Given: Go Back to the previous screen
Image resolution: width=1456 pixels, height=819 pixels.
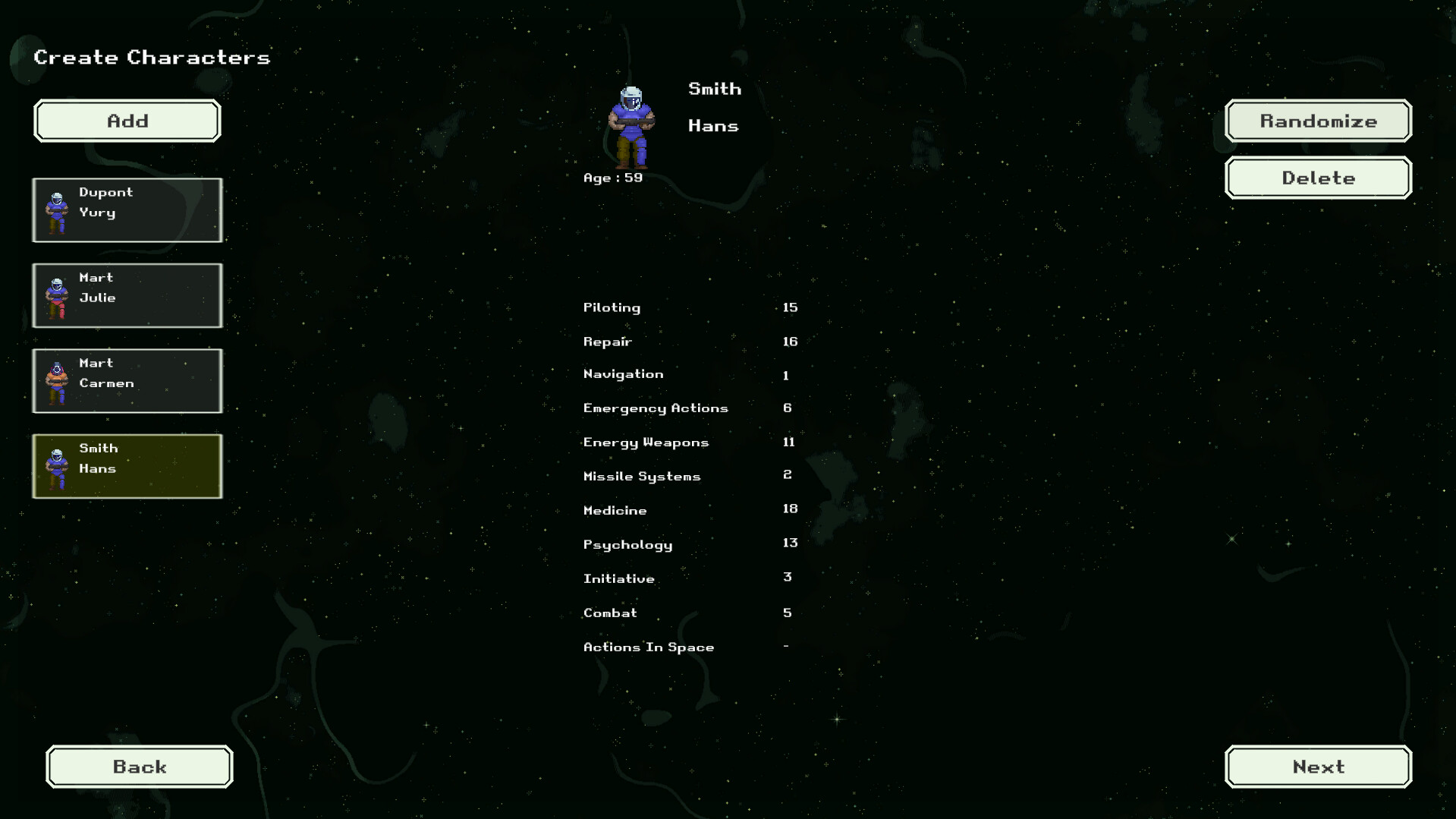Looking at the screenshot, I should click(x=139, y=767).
